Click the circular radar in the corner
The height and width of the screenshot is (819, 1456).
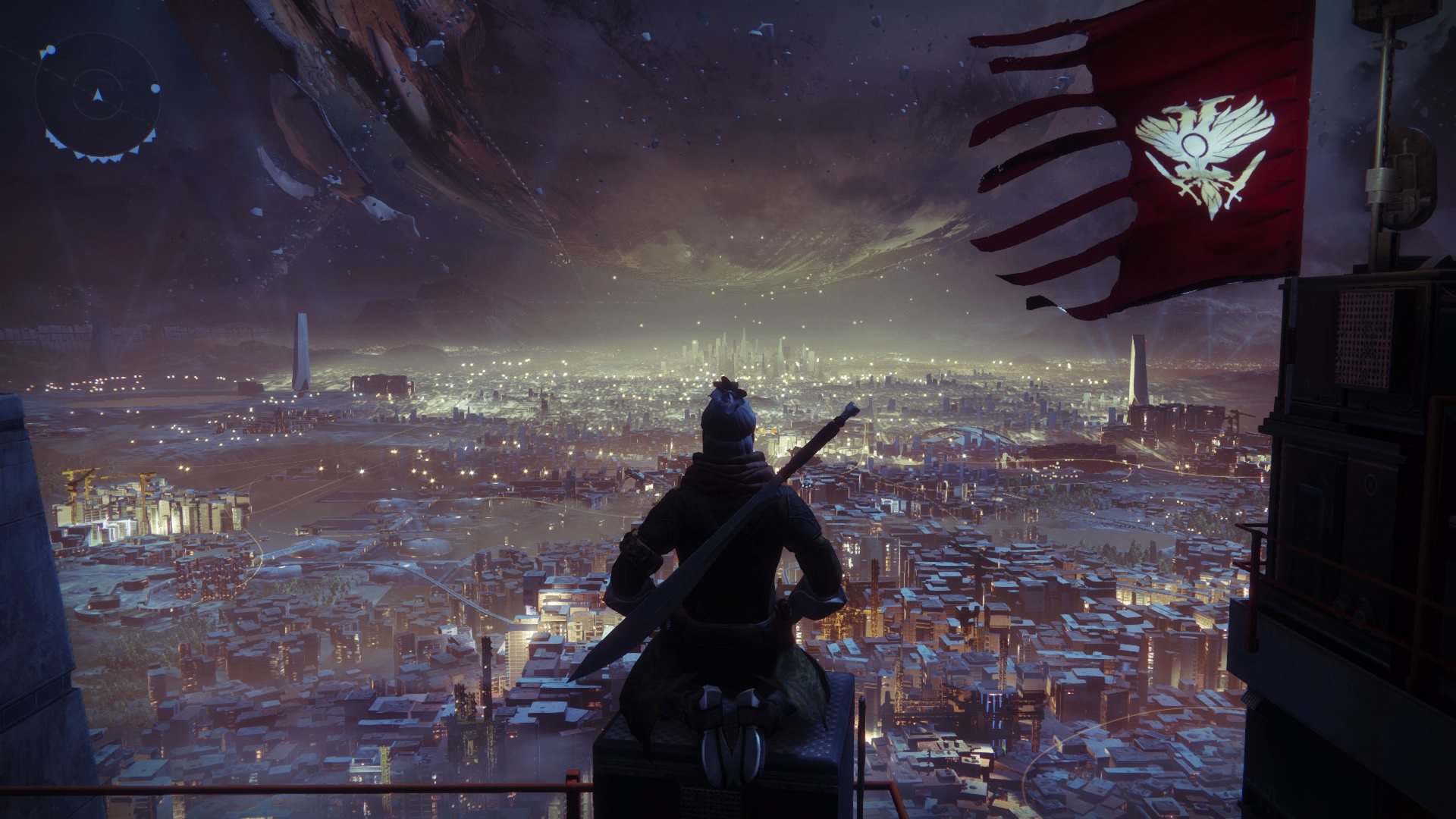tap(97, 96)
